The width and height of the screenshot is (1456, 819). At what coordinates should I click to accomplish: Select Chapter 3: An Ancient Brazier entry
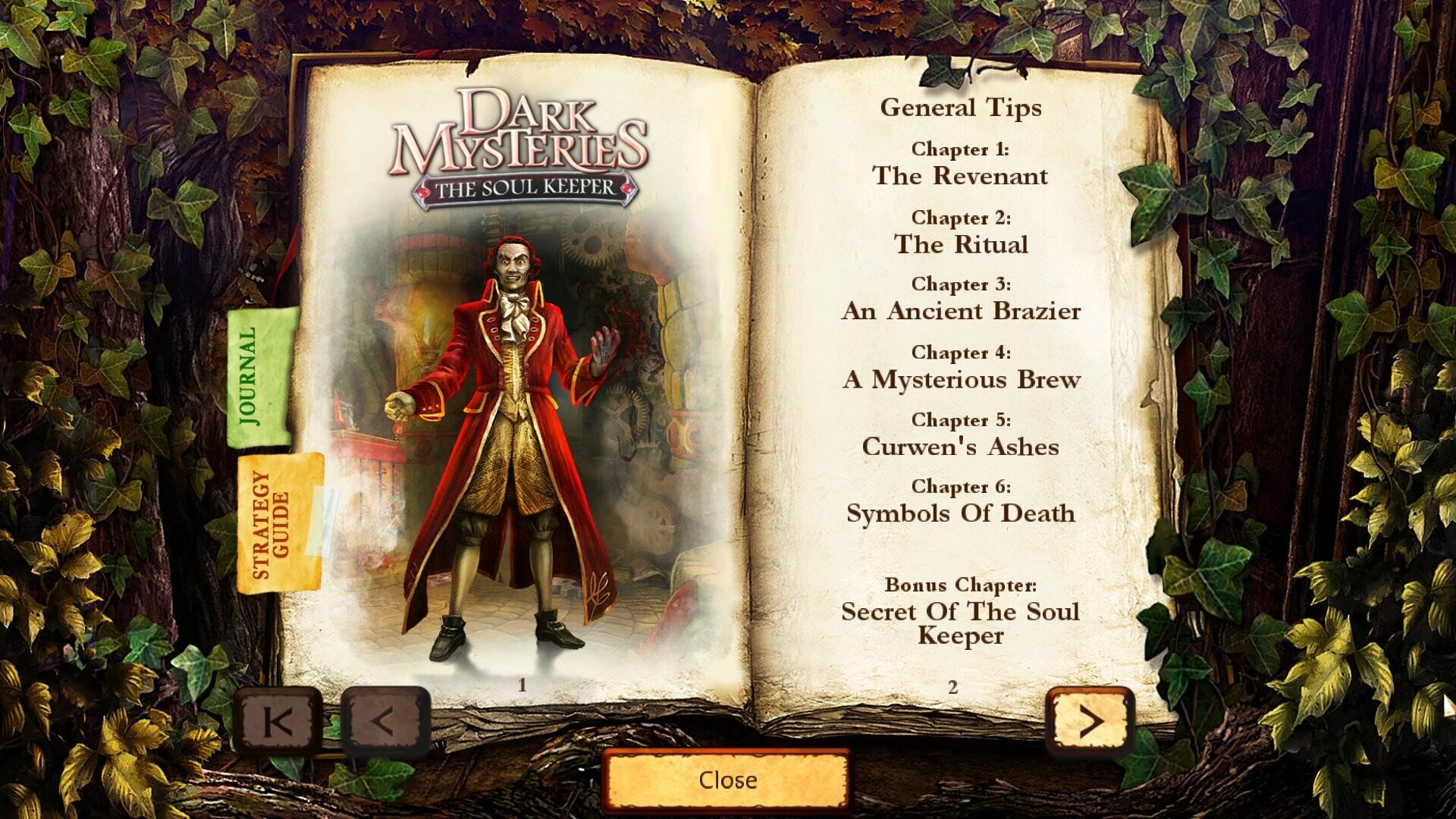961,299
